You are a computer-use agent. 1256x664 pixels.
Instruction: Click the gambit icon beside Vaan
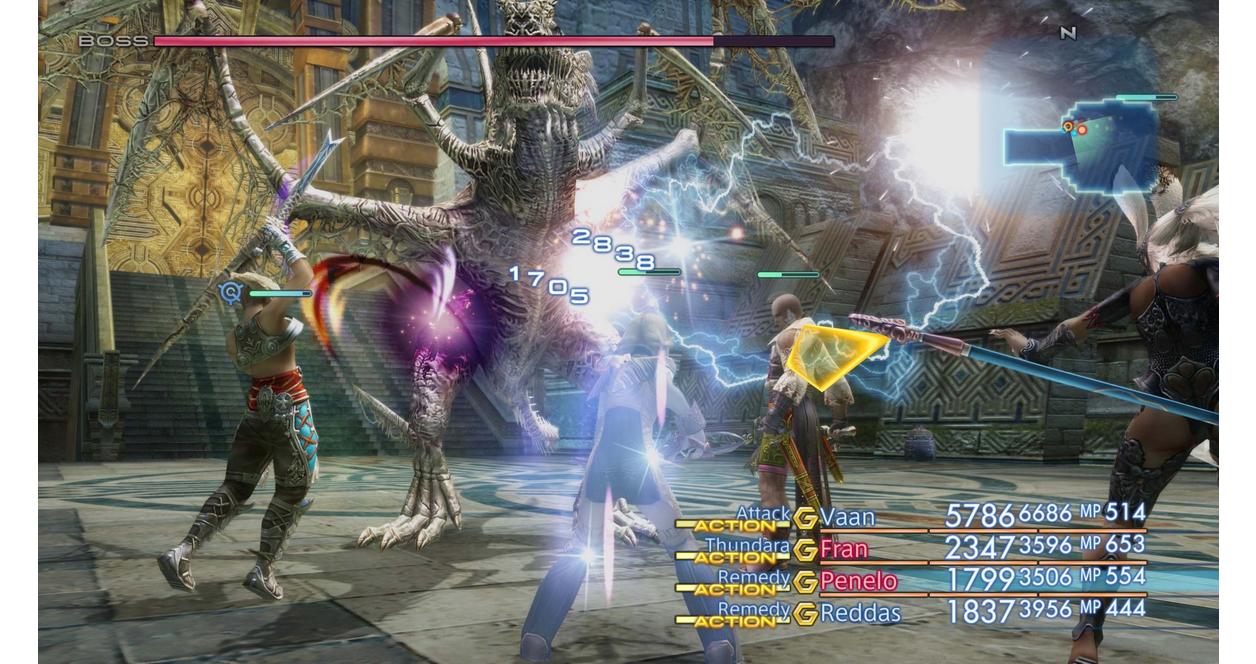click(x=805, y=518)
